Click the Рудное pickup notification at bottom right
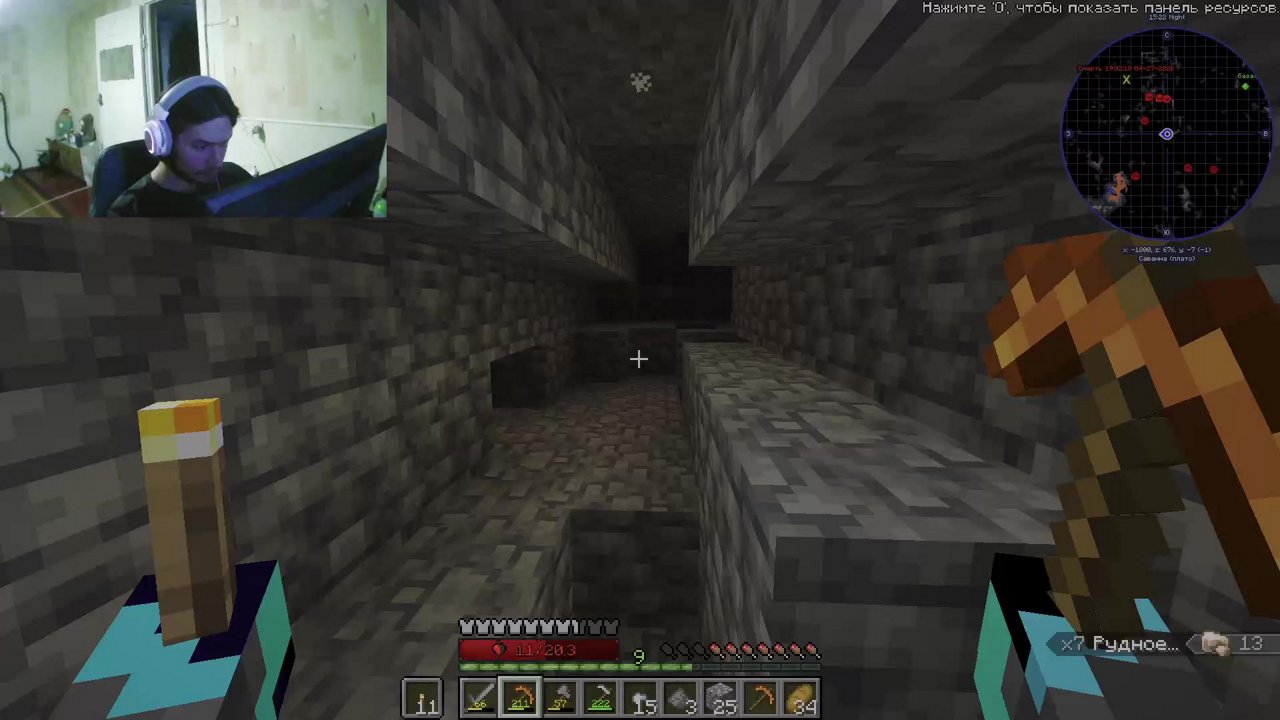 (1120, 644)
